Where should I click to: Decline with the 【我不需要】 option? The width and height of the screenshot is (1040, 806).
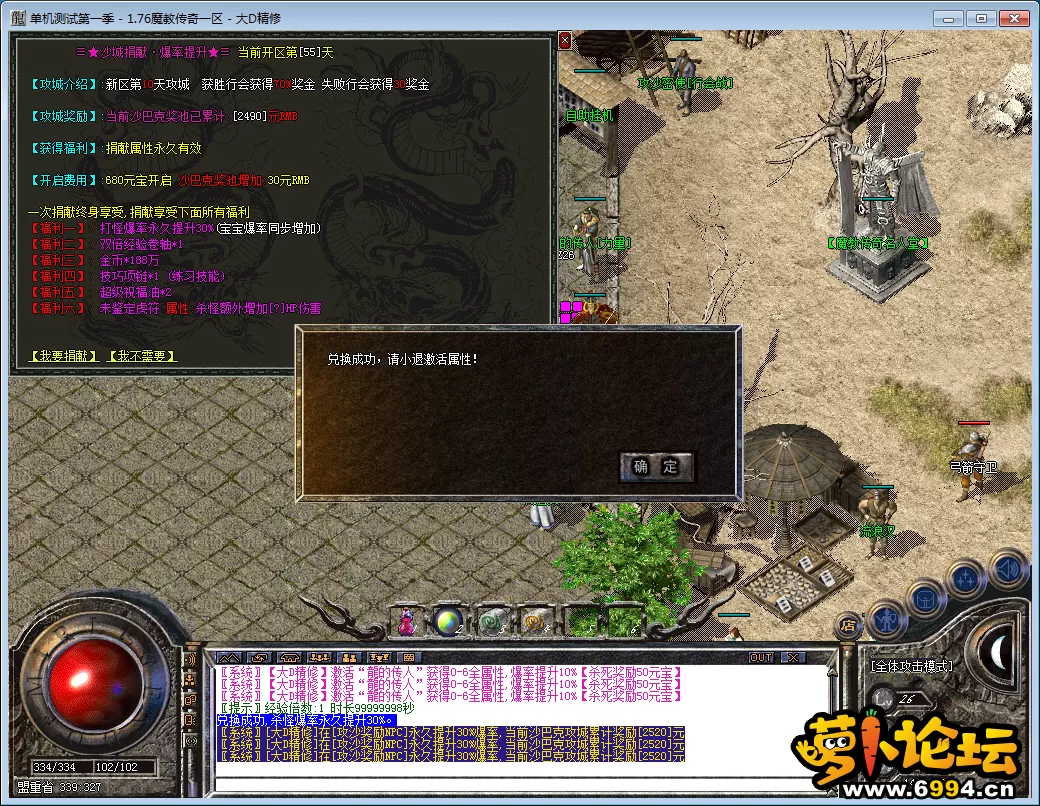pos(142,356)
